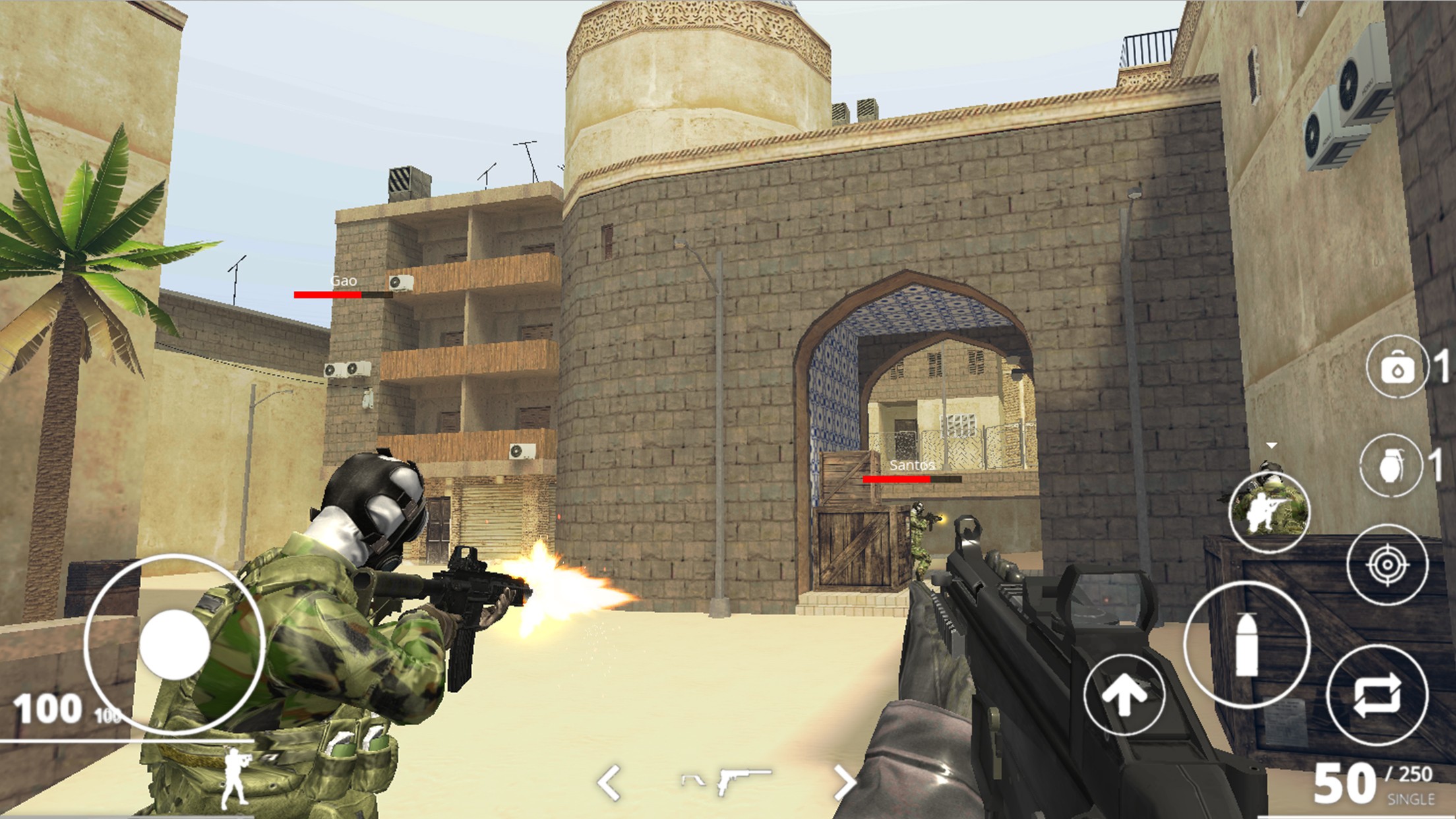This screenshot has height=819, width=1456.
Task: Switch to next weapon with right chevron
Action: tap(845, 783)
